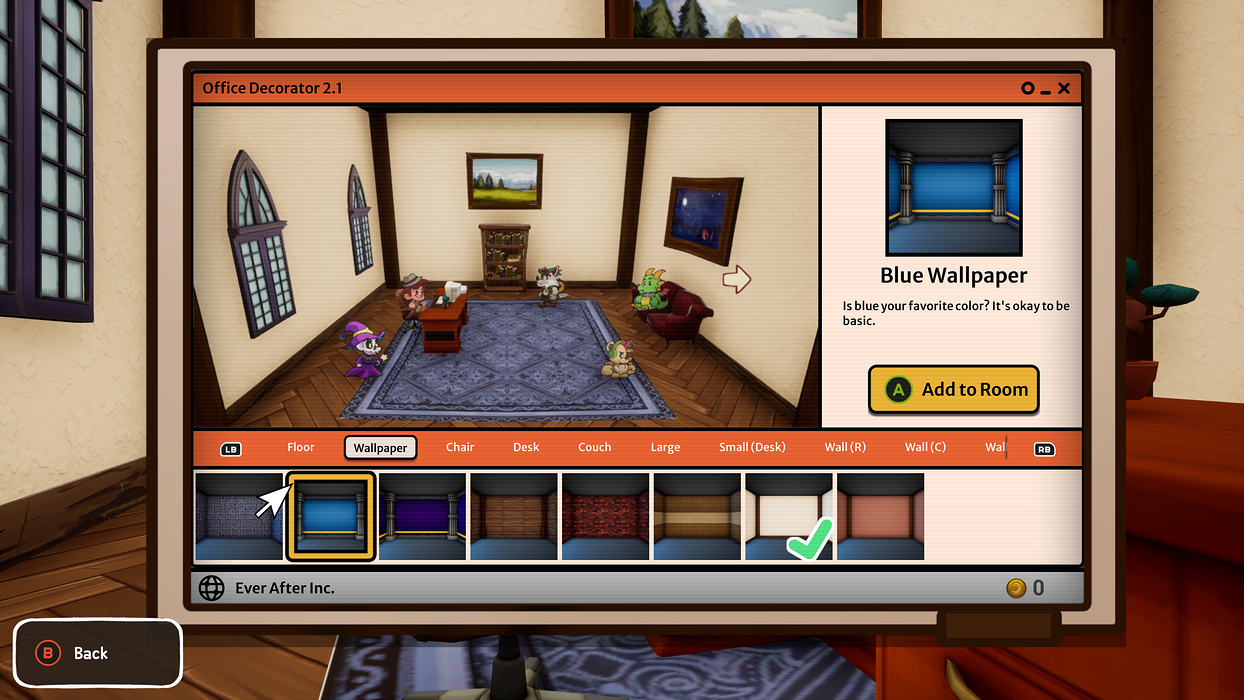Switch to the Floor category tab
1244x700 pixels.
click(301, 447)
